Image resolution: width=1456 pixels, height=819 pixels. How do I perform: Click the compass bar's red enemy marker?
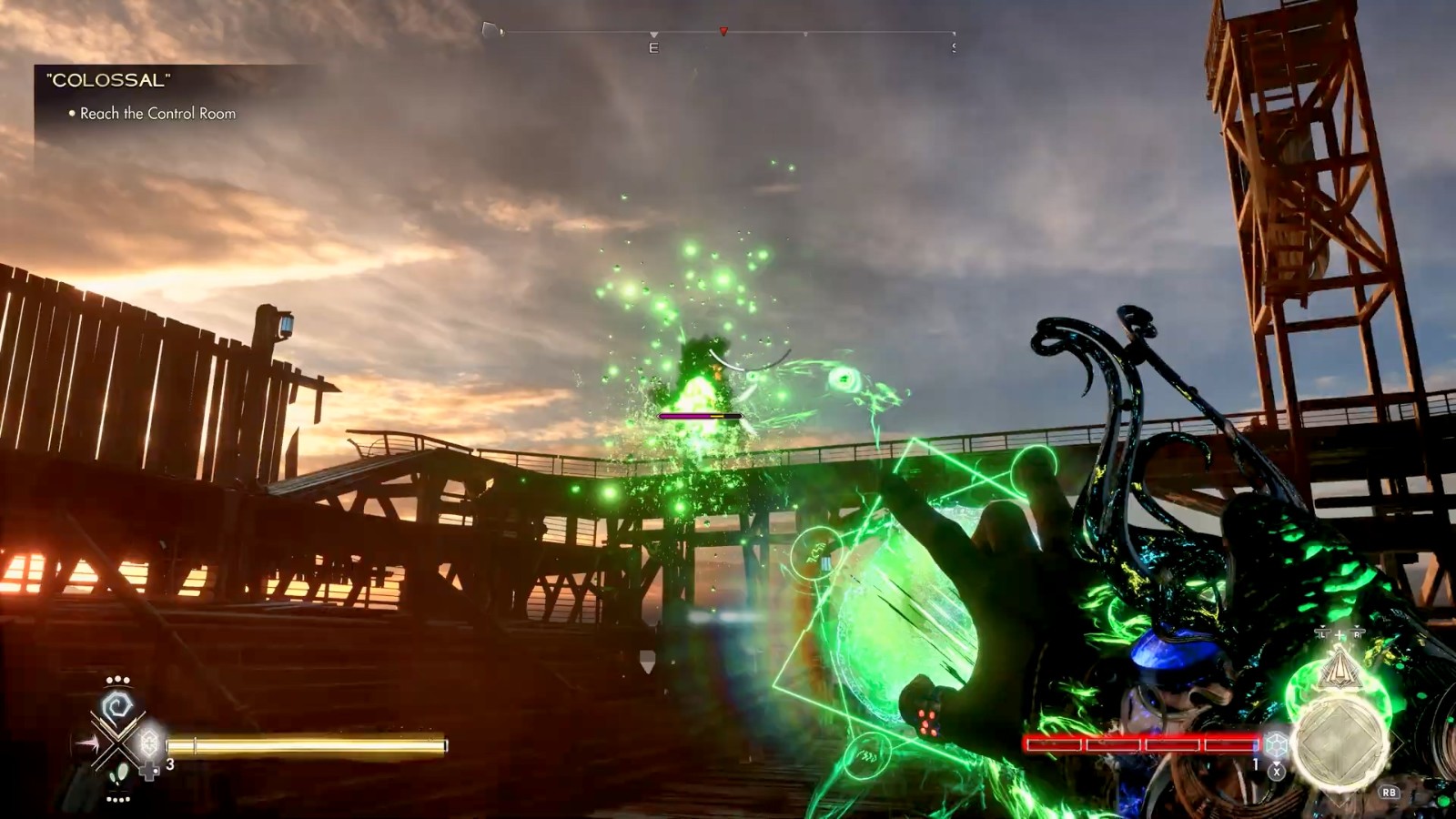(723, 32)
